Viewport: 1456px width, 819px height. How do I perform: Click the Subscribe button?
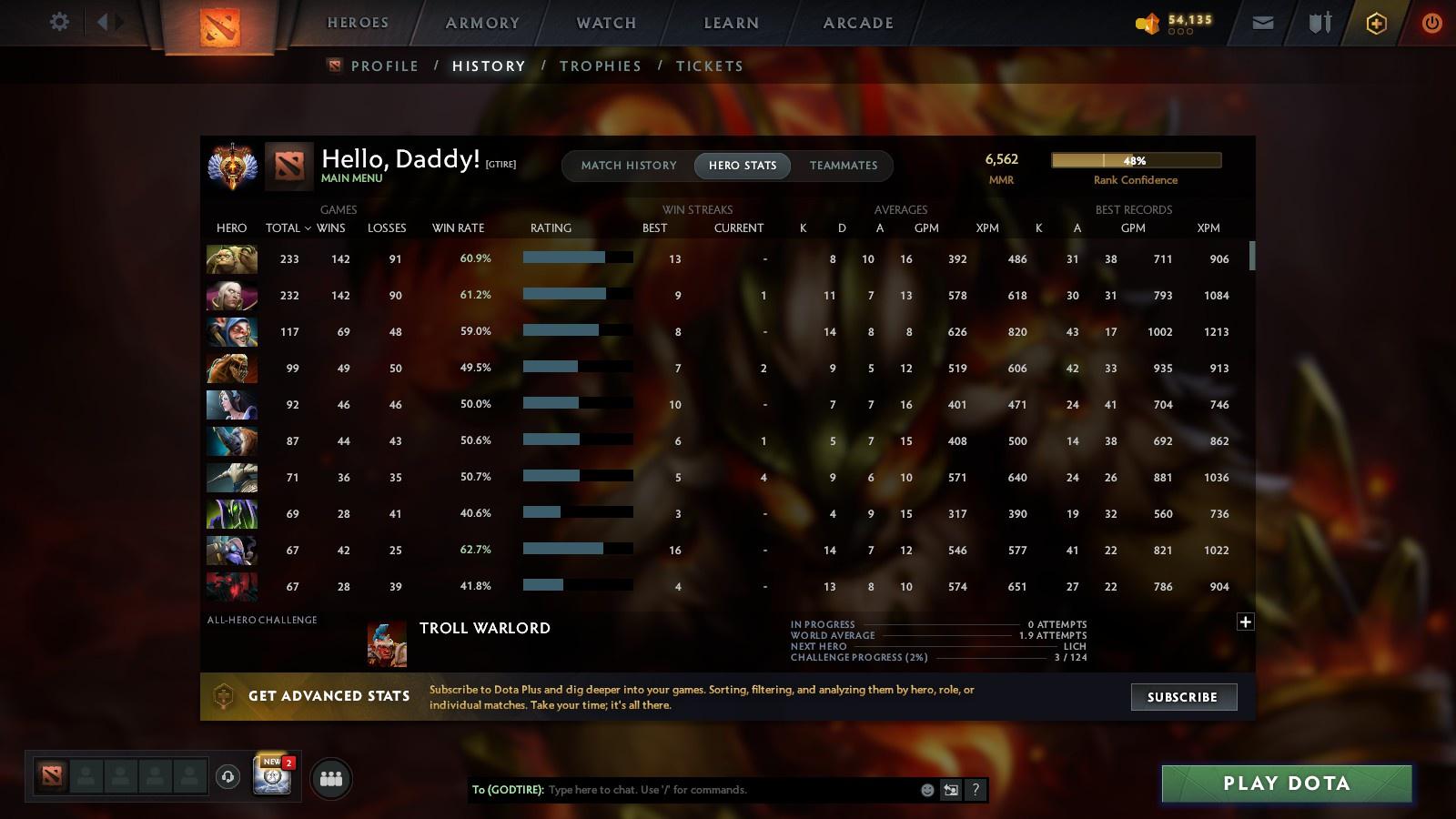click(1183, 697)
